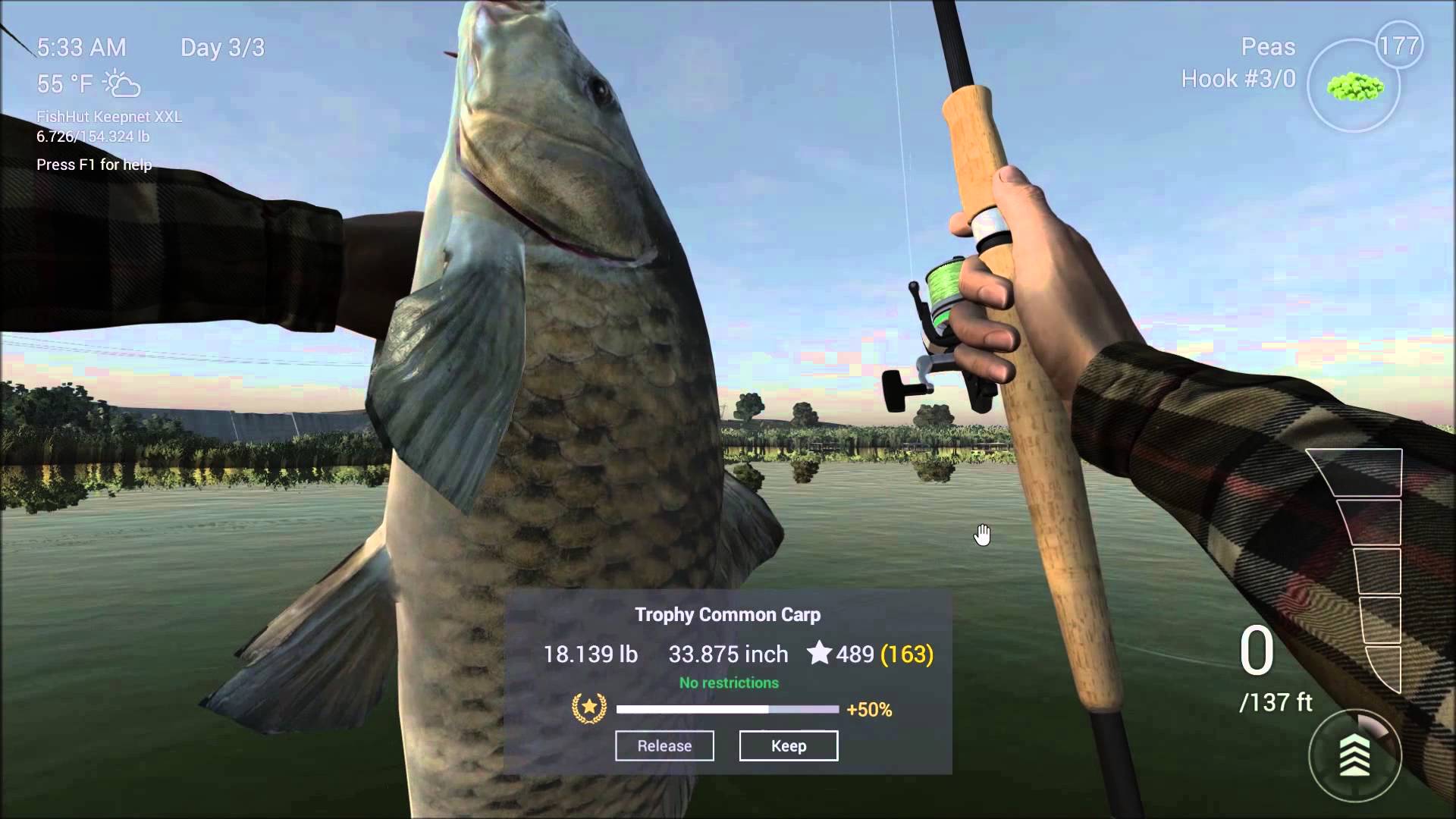
Task: Keep the caught carp
Action: [x=789, y=745]
